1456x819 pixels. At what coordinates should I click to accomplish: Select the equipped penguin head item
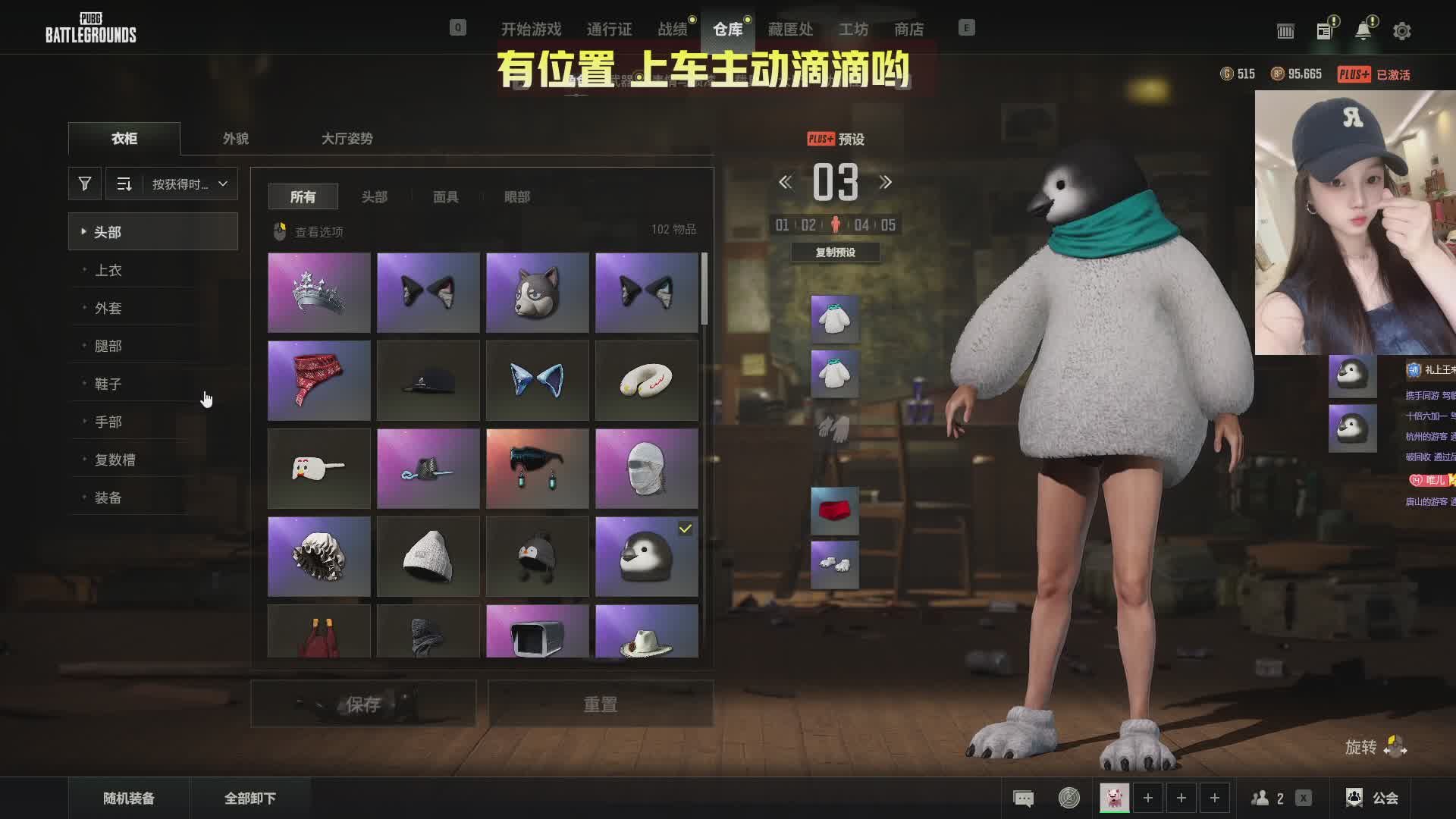646,557
